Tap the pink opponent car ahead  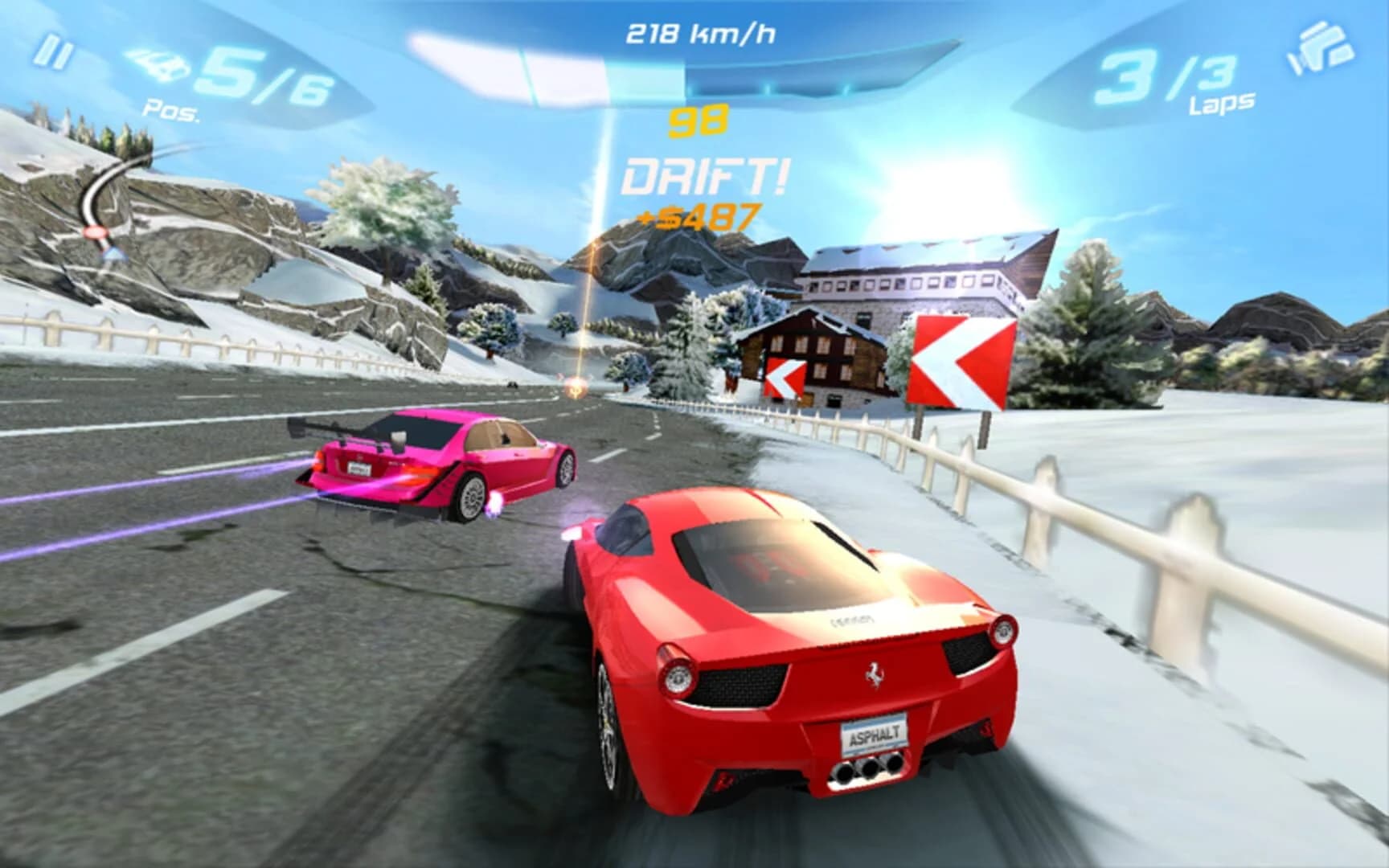[434, 466]
